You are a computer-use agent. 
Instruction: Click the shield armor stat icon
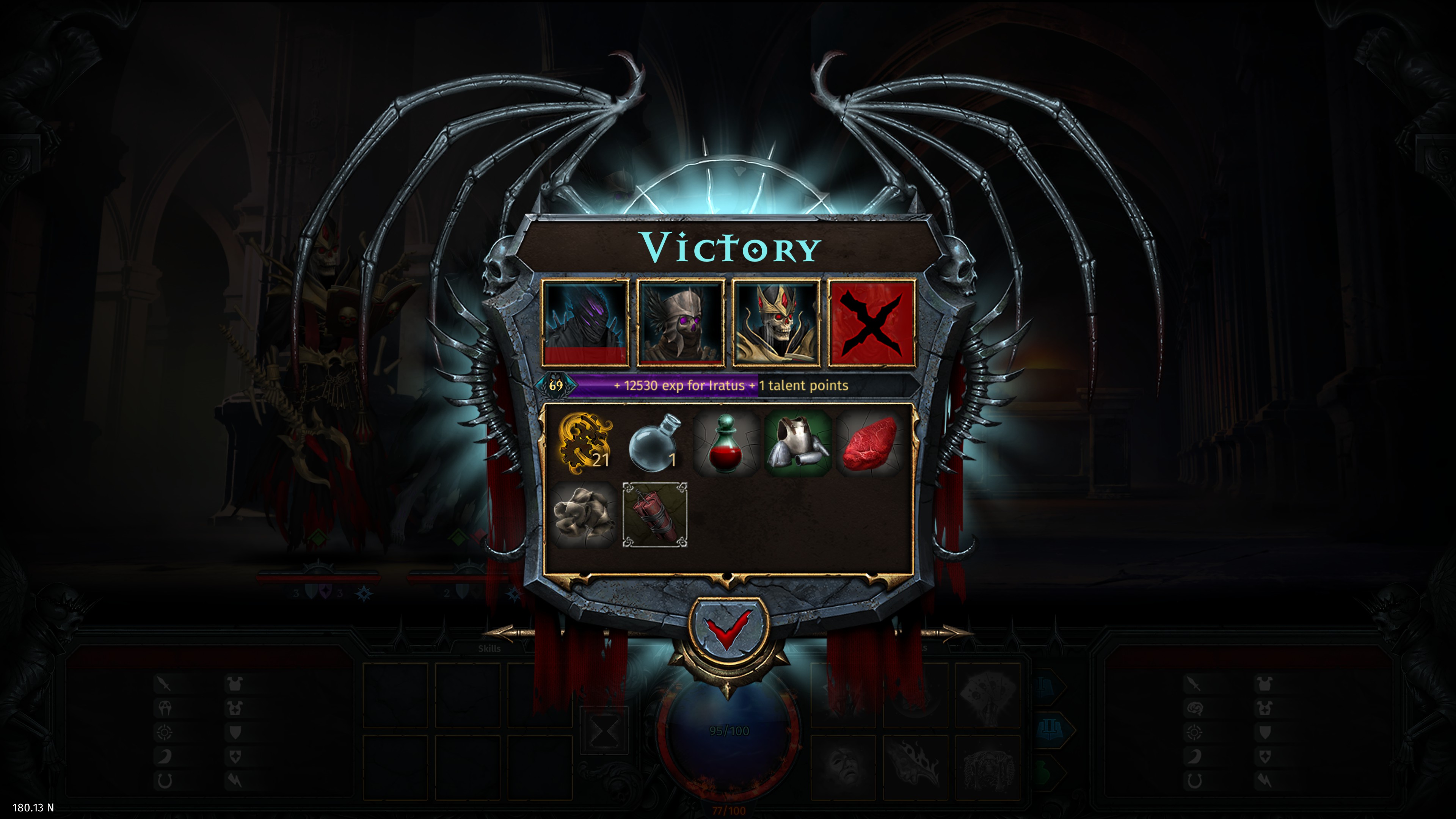[x=236, y=733]
